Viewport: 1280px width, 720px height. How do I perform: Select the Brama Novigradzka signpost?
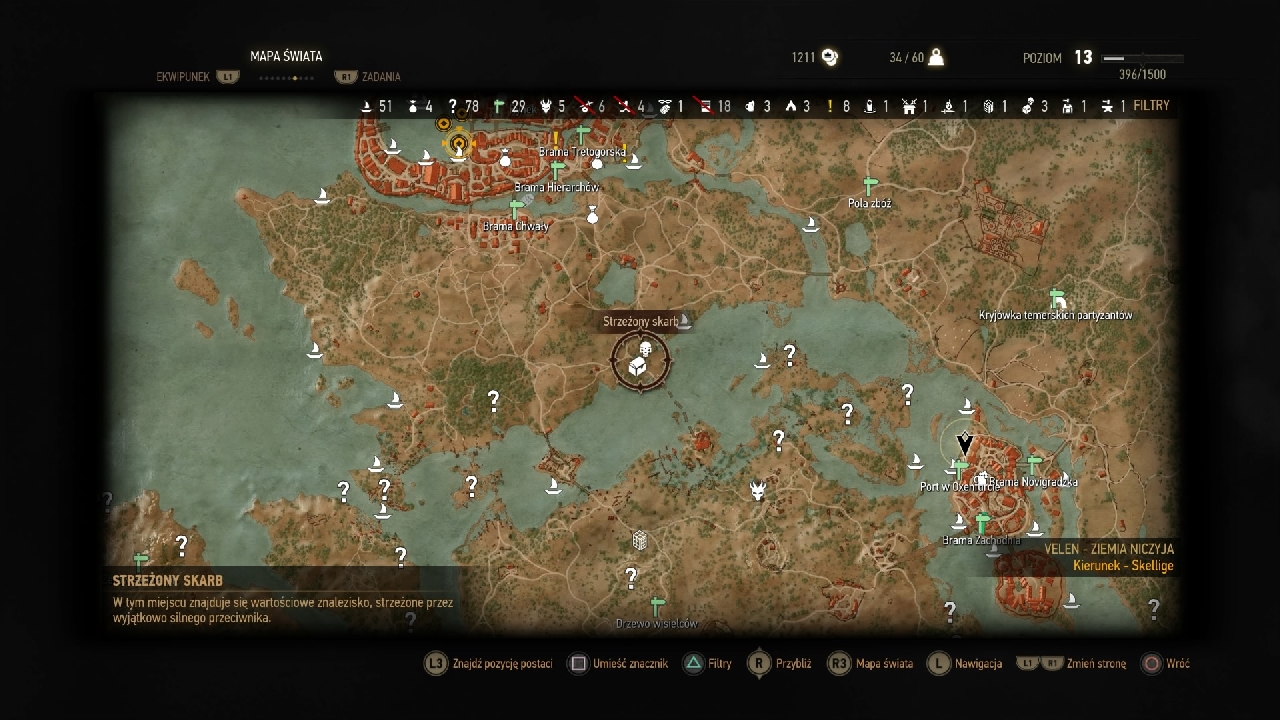pos(1034,464)
